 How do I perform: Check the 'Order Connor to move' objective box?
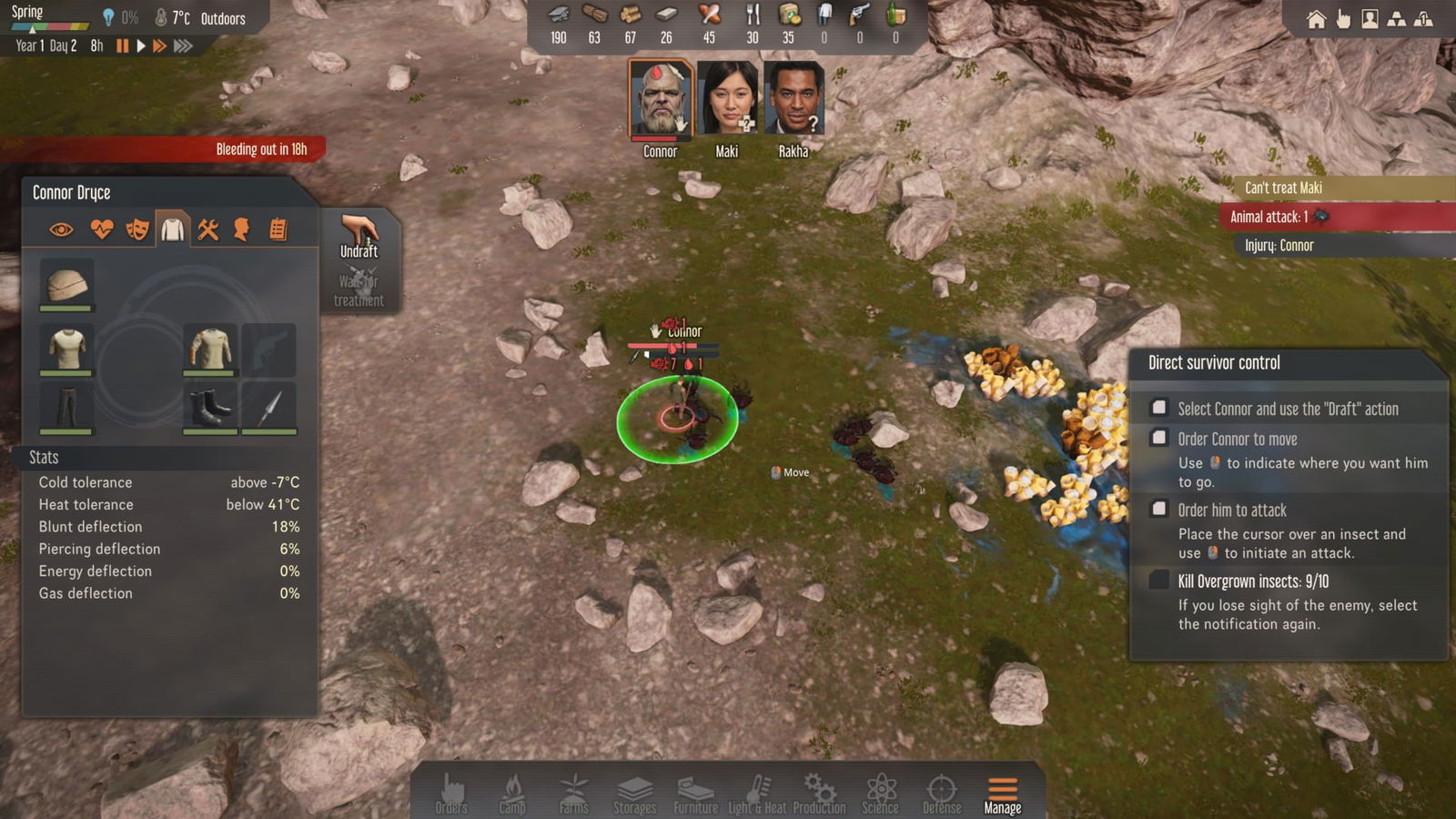[x=1159, y=438]
